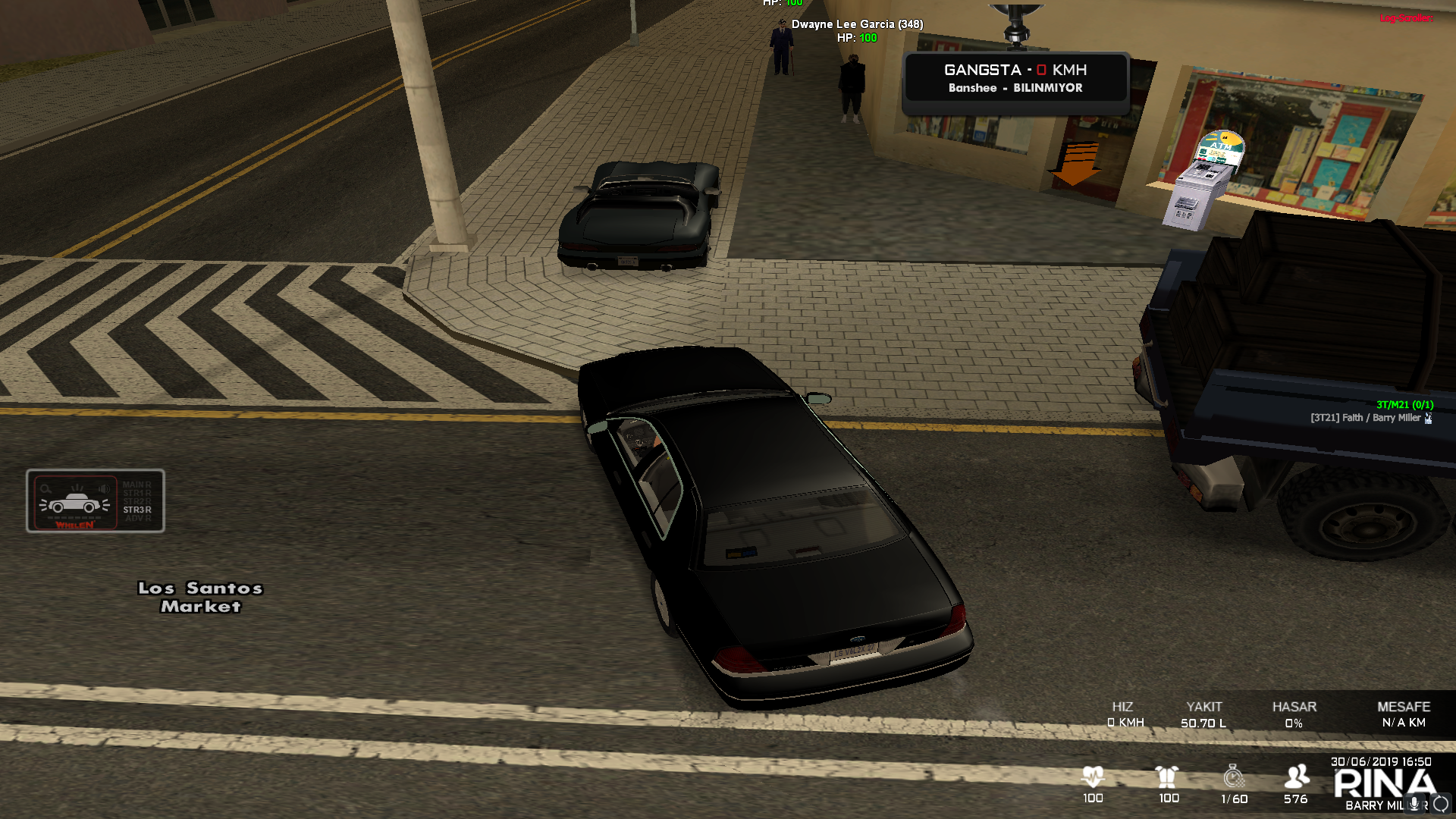Image resolution: width=1456 pixels, height=819 pixels.
Task: Click the circular refresh arrows overlay button
Action: (1441, 805)
